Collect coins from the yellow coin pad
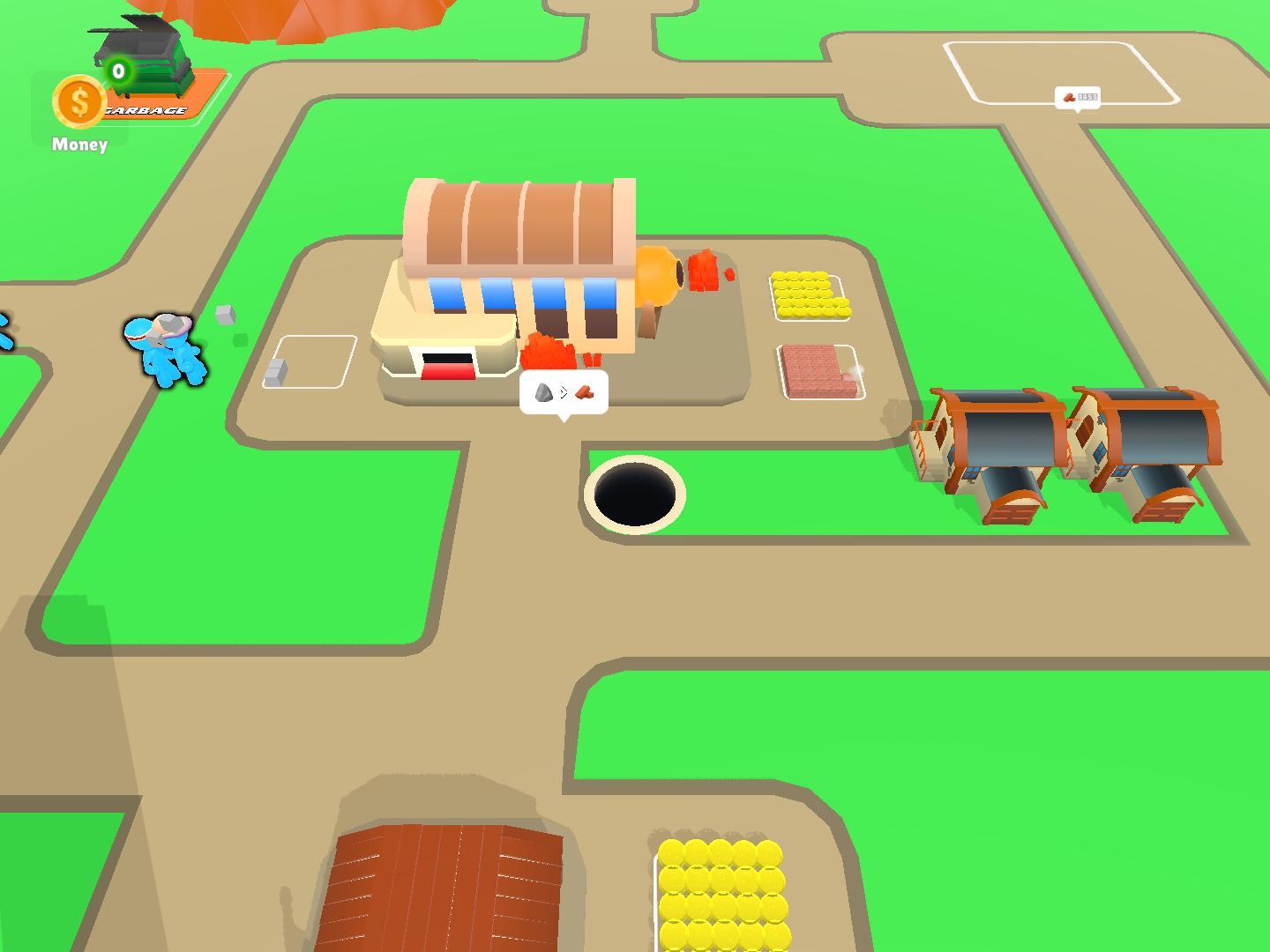Viewport: 1270px width, 952px height. click(808, 295)
